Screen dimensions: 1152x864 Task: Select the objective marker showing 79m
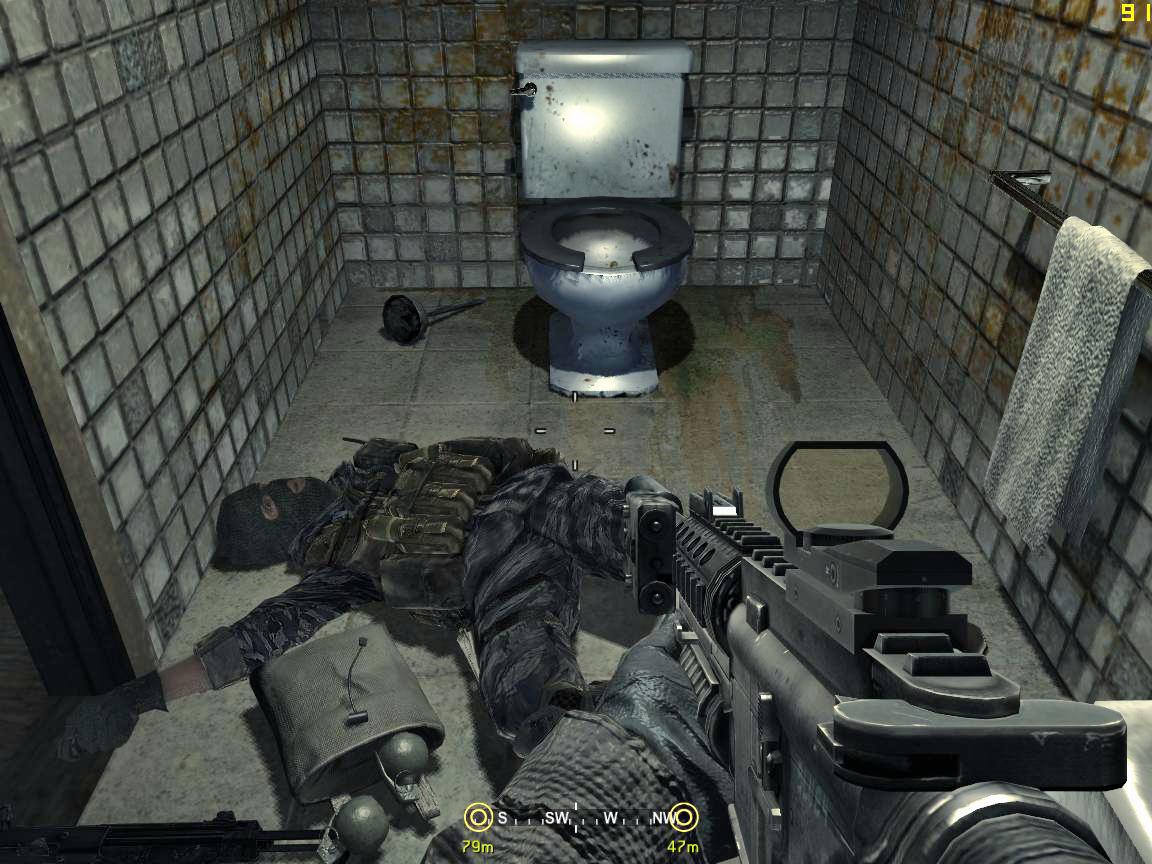click(478, 818)
